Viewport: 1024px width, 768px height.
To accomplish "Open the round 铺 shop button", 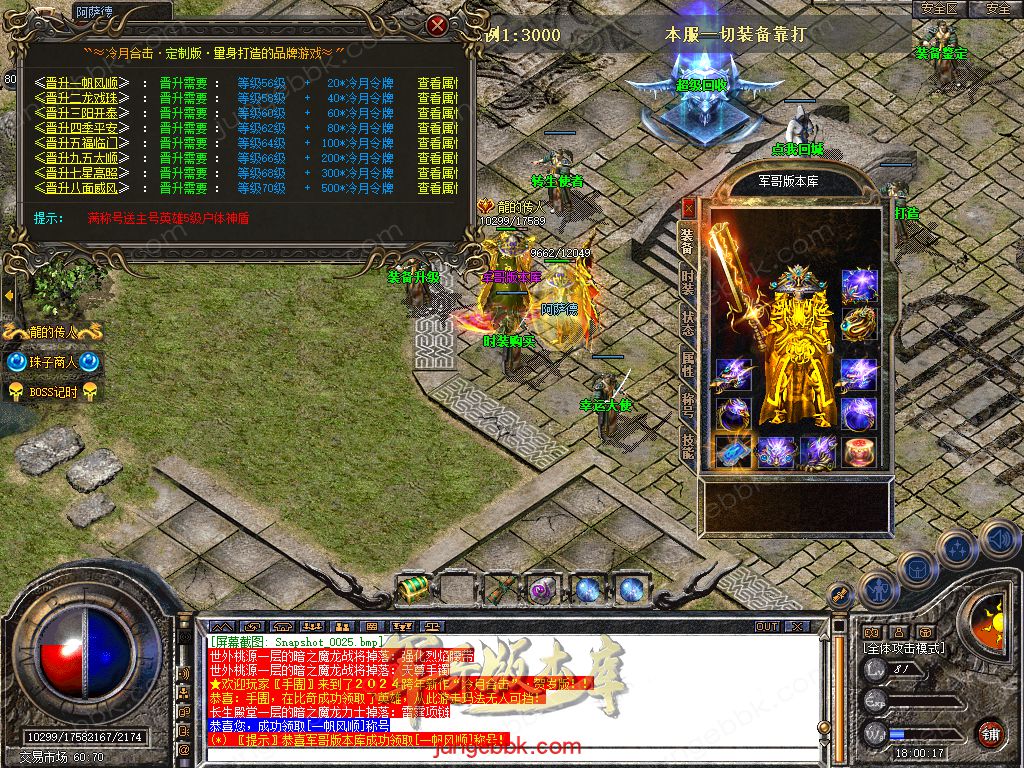I will click(990, 733).
